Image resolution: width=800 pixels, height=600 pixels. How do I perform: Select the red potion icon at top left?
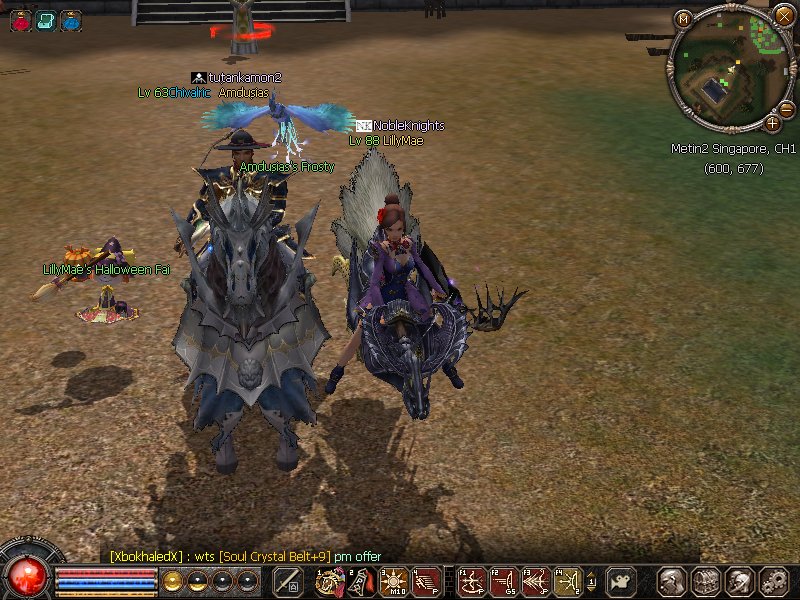[20, 20]
